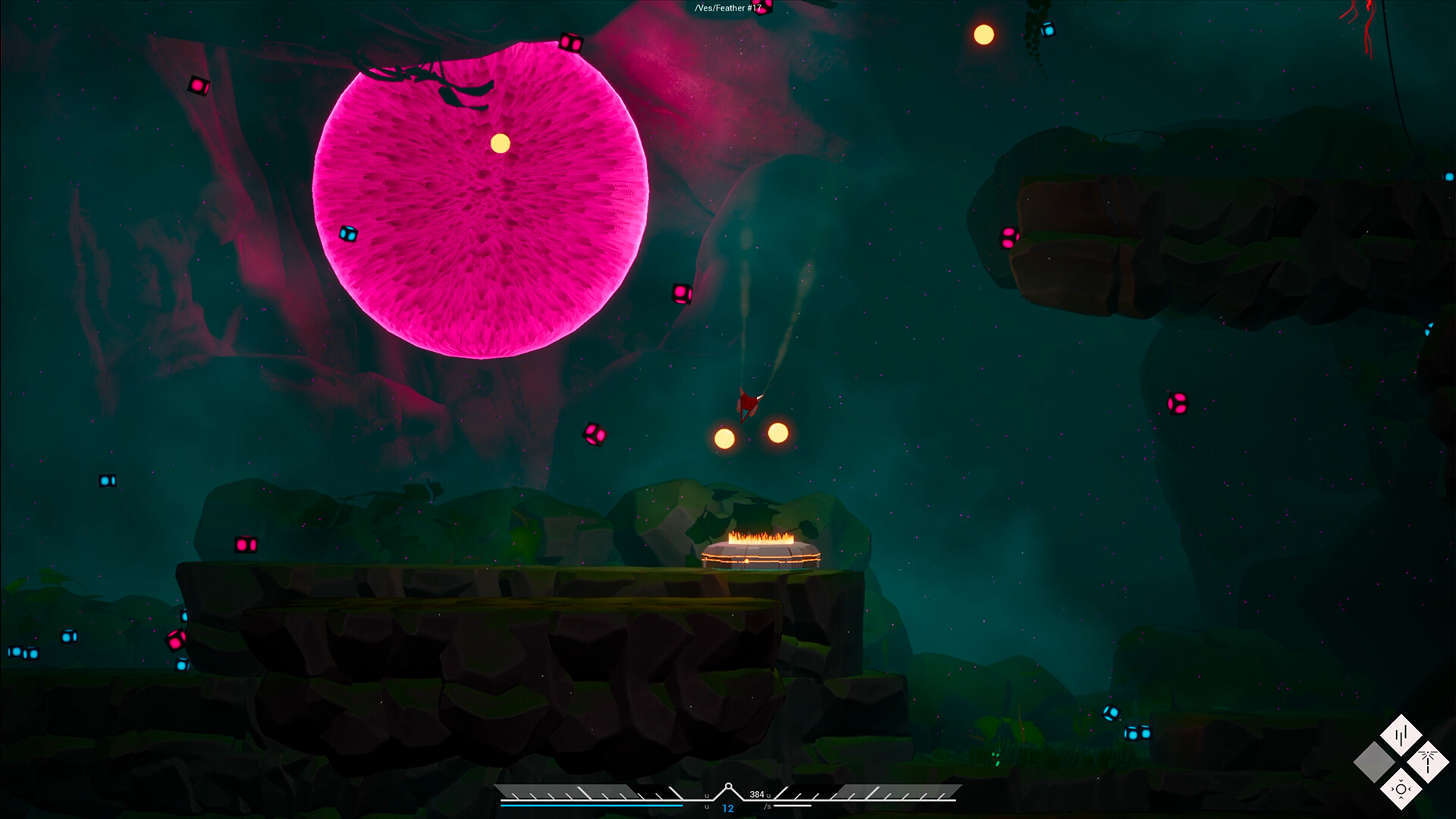Click the yellow orb in the top right
This screenshot has height=819, width=1456.
tap(983, 33)
